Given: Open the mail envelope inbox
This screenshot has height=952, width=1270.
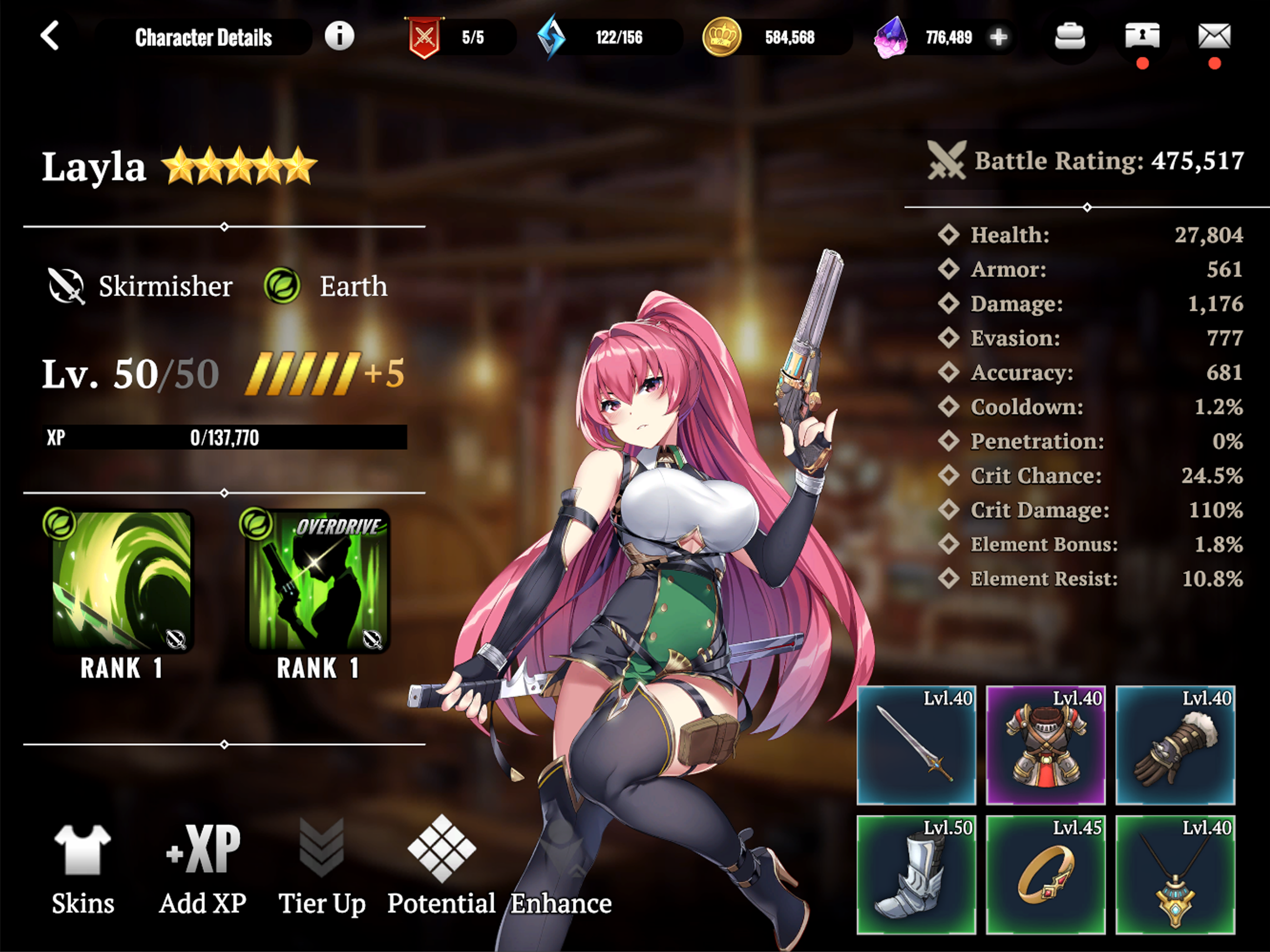Looking at the screenshot, I should pos(1214,37).
